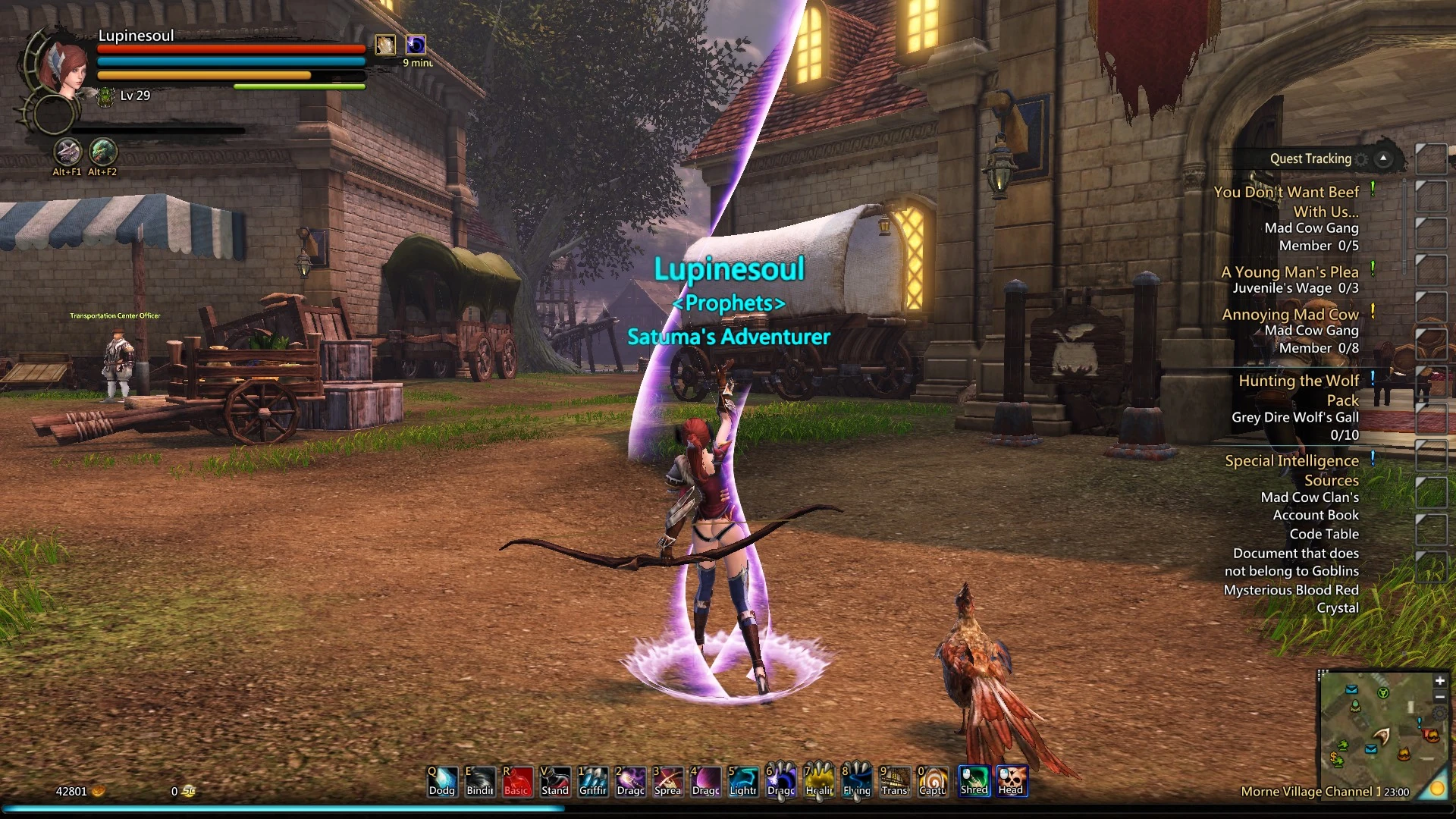This screenshot has width=1456, height=819.
Task: Summon the green dragon pet icon
Action: click(x=103, y=152)
